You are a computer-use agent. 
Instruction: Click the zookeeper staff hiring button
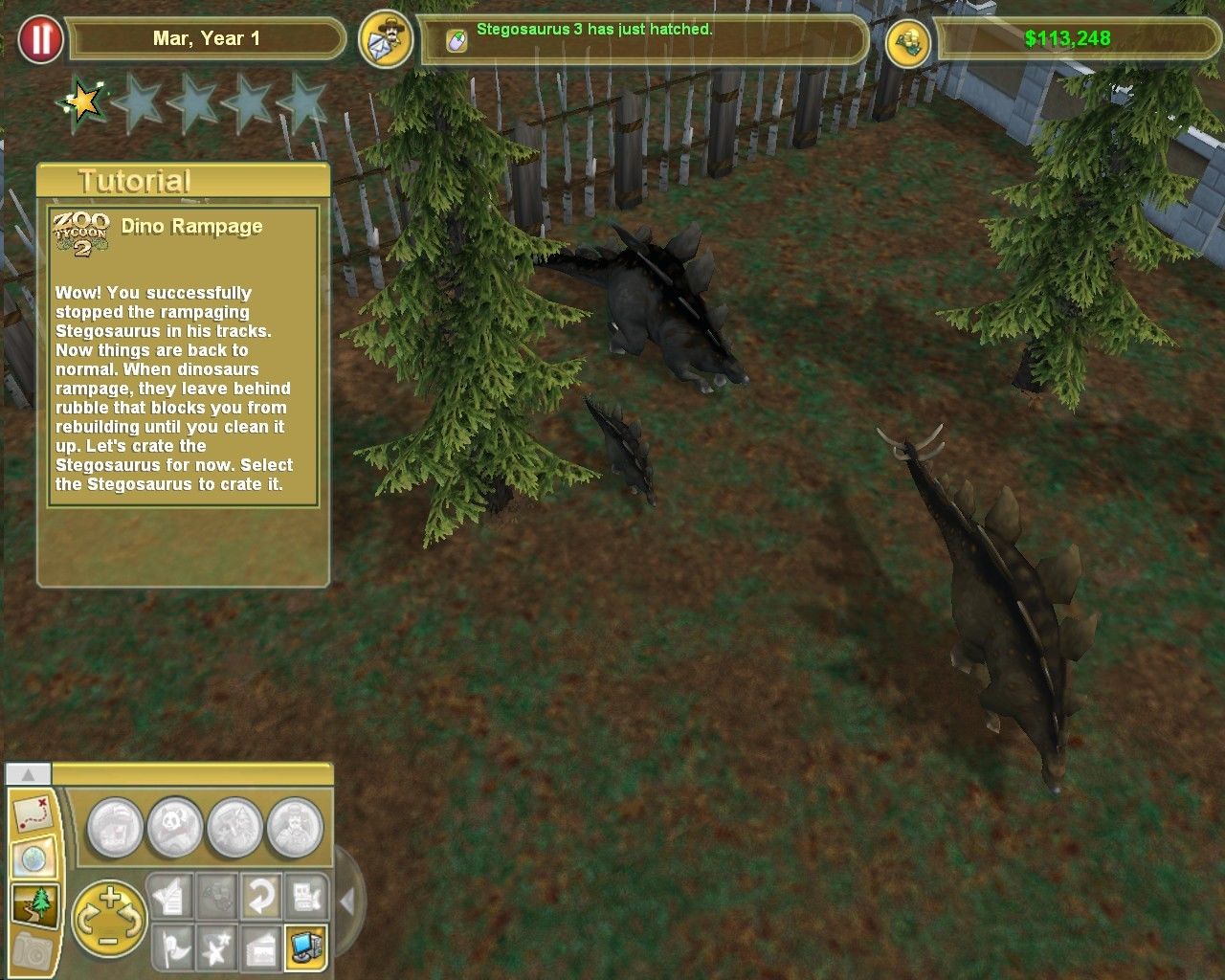[295, 828]
